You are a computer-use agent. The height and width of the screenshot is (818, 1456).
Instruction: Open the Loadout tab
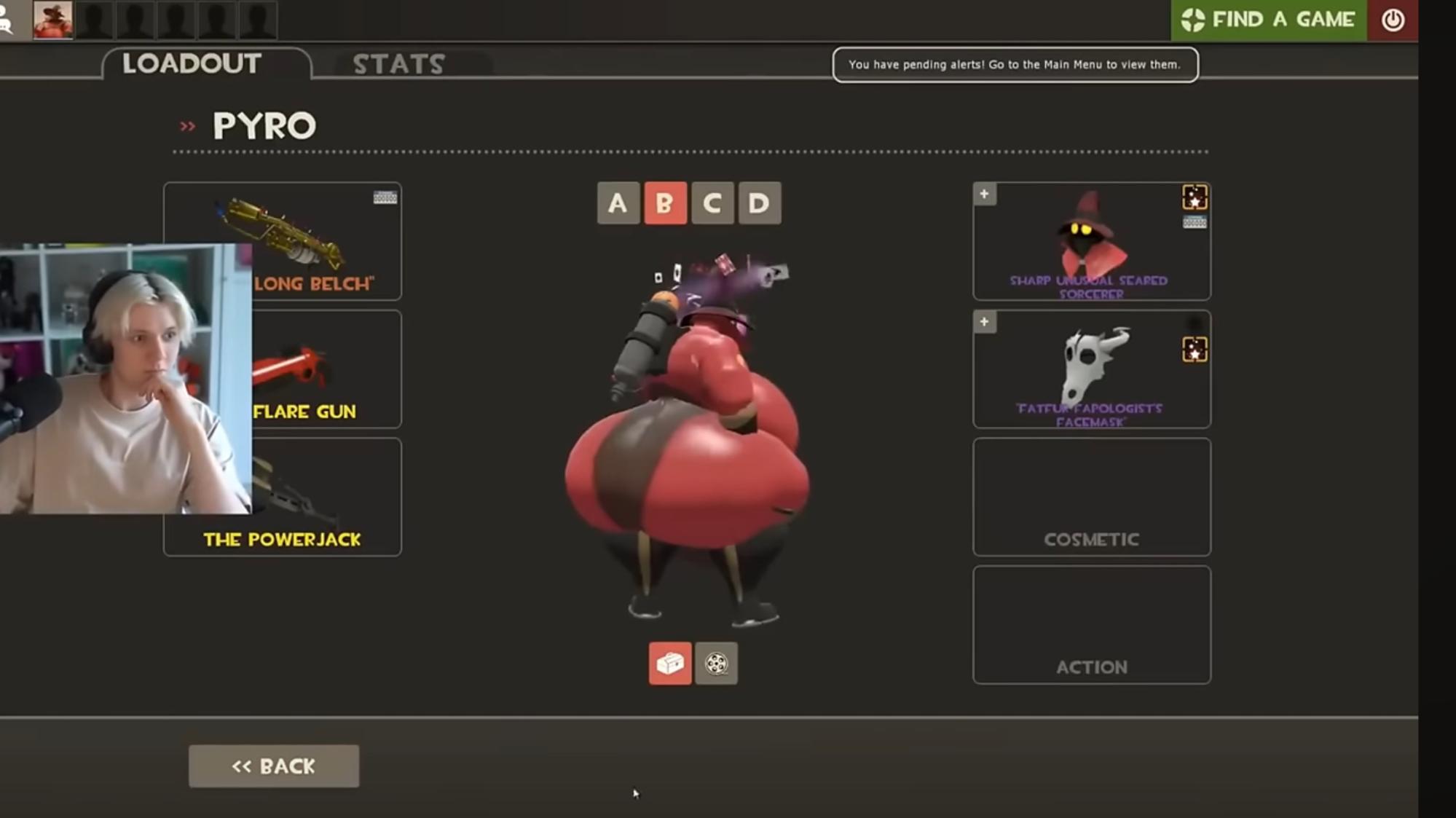192,63
